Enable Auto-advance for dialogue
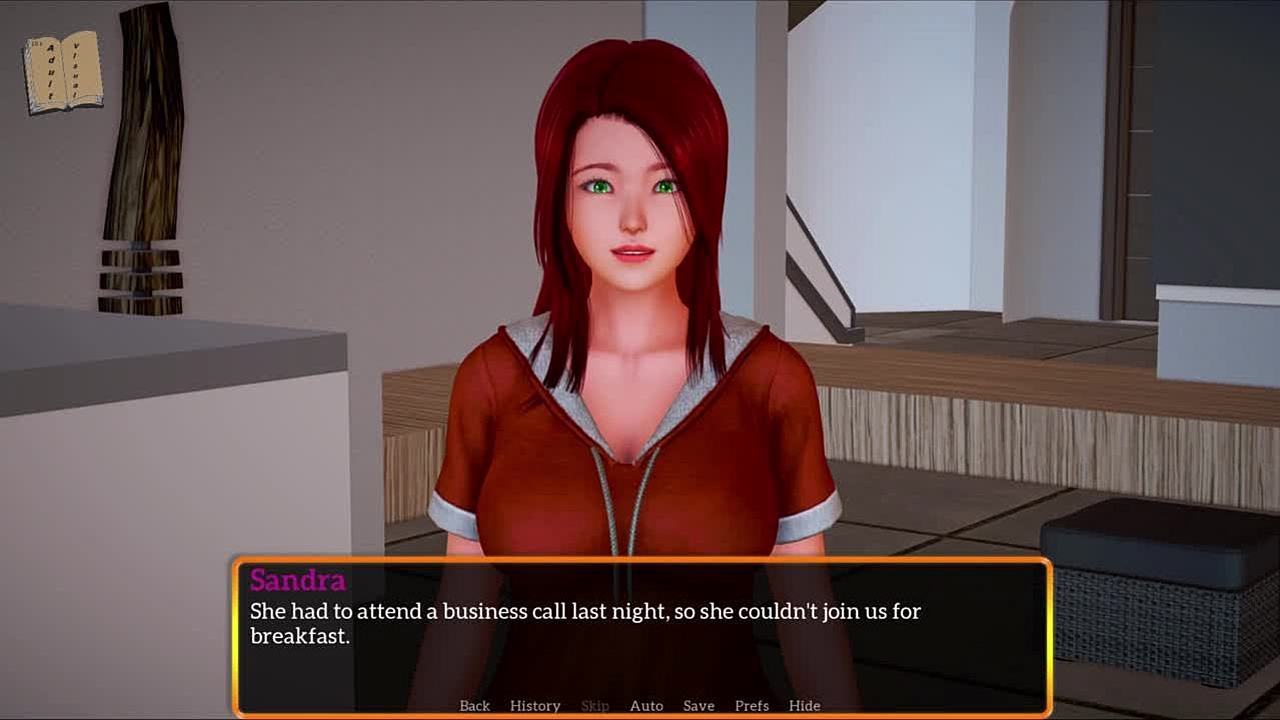Screen dimensions: 1280x720 click(x=646, y=706)
